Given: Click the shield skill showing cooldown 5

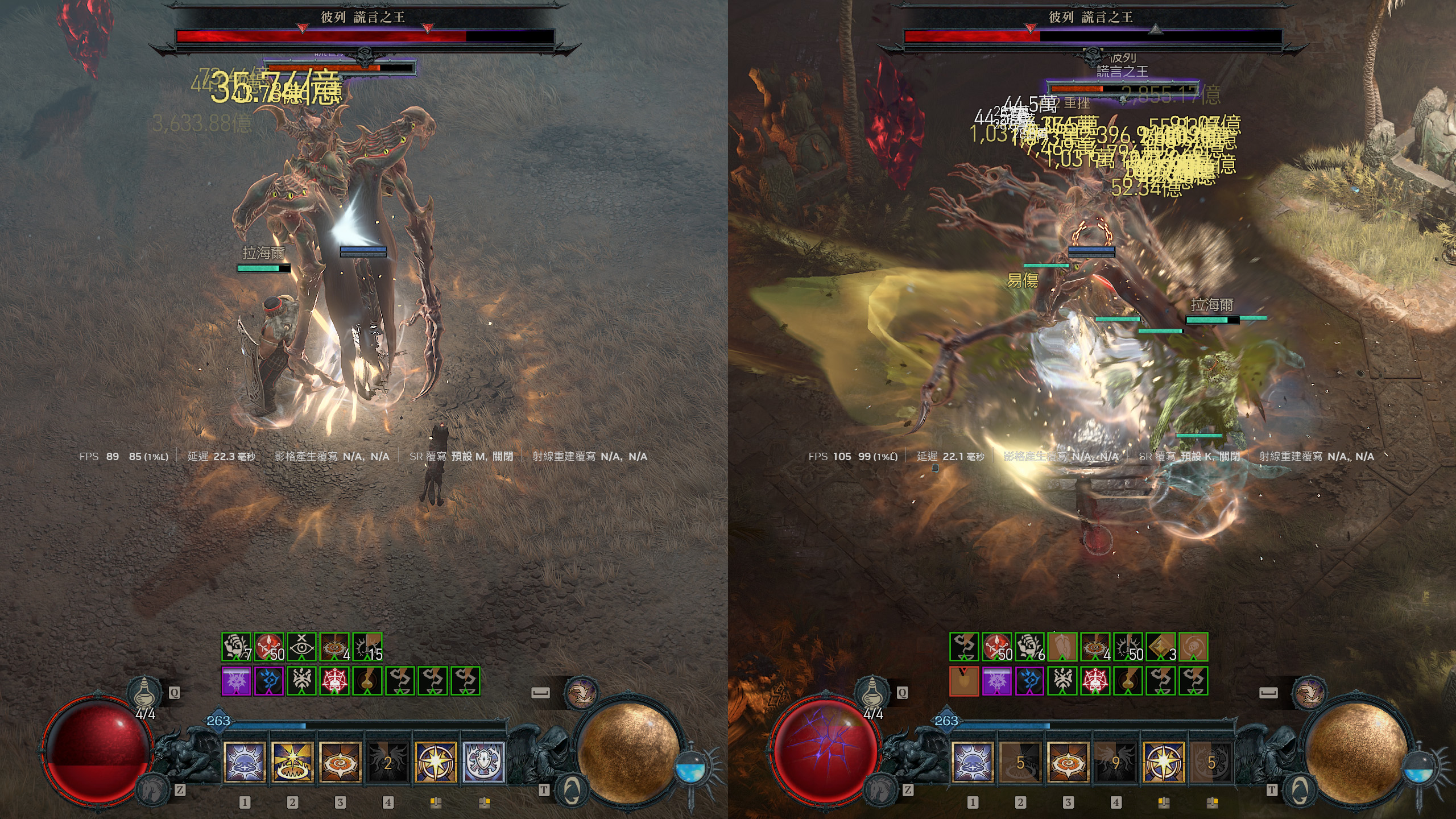Looking at the screenshot, I should coord(1211,762).
